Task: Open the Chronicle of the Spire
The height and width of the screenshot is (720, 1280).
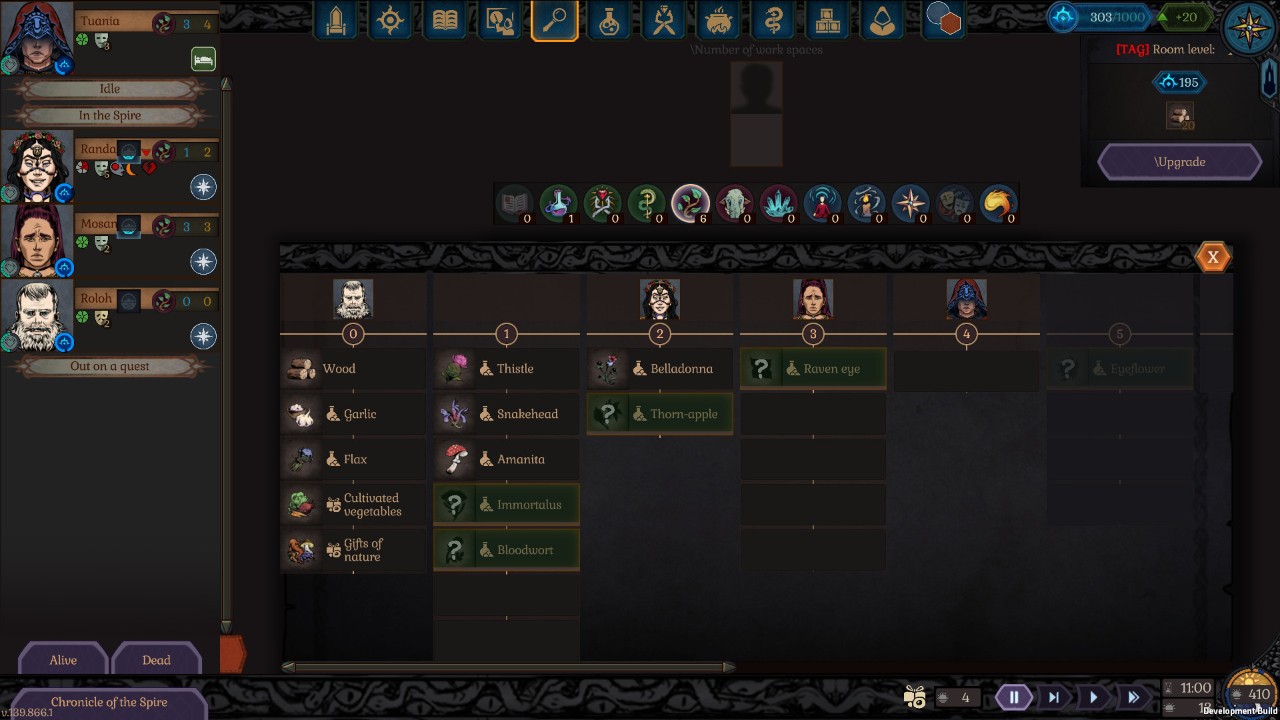Action: click(x=108, y=702)
